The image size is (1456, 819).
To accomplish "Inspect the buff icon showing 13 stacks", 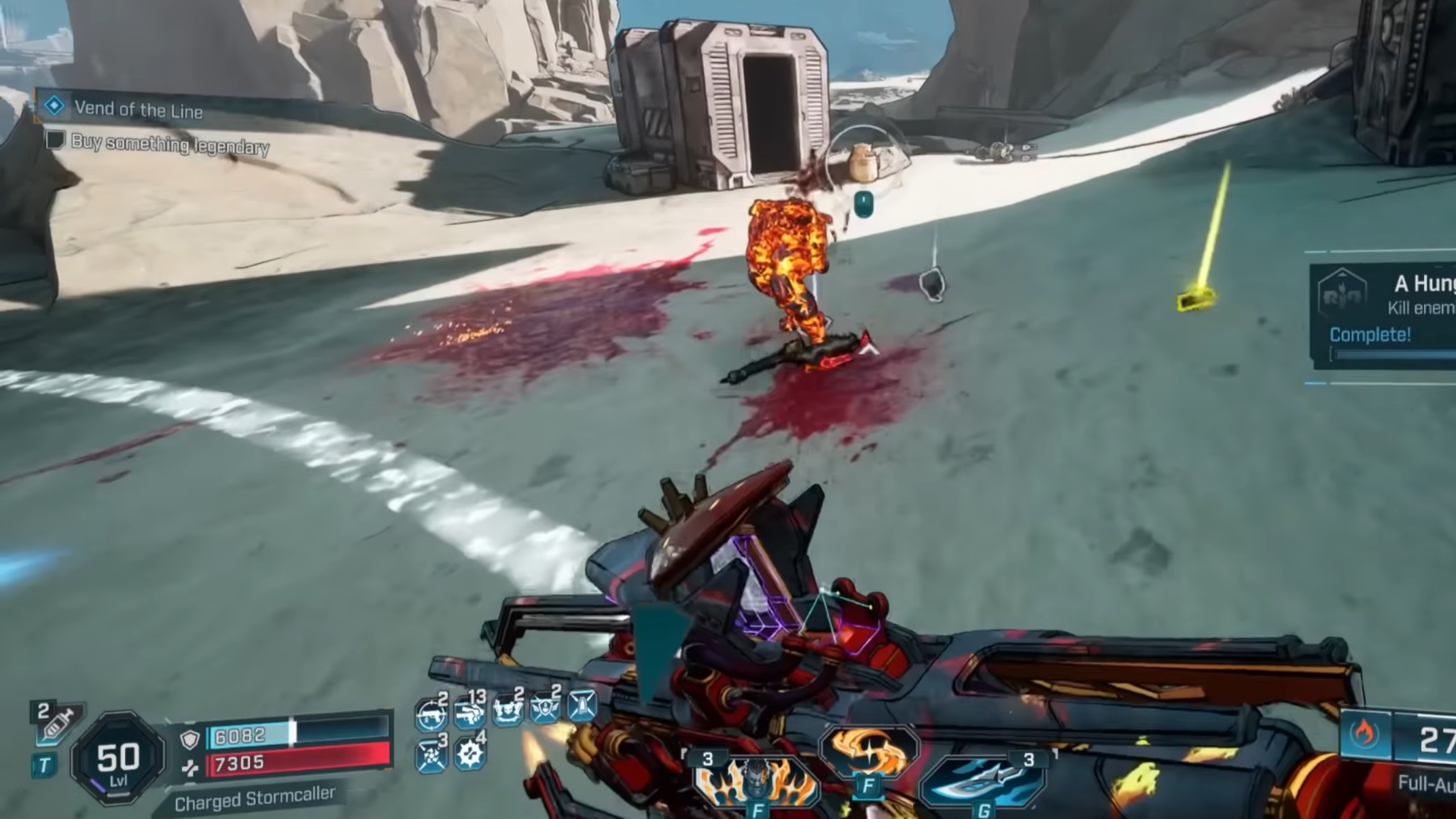I will [469, 712].
